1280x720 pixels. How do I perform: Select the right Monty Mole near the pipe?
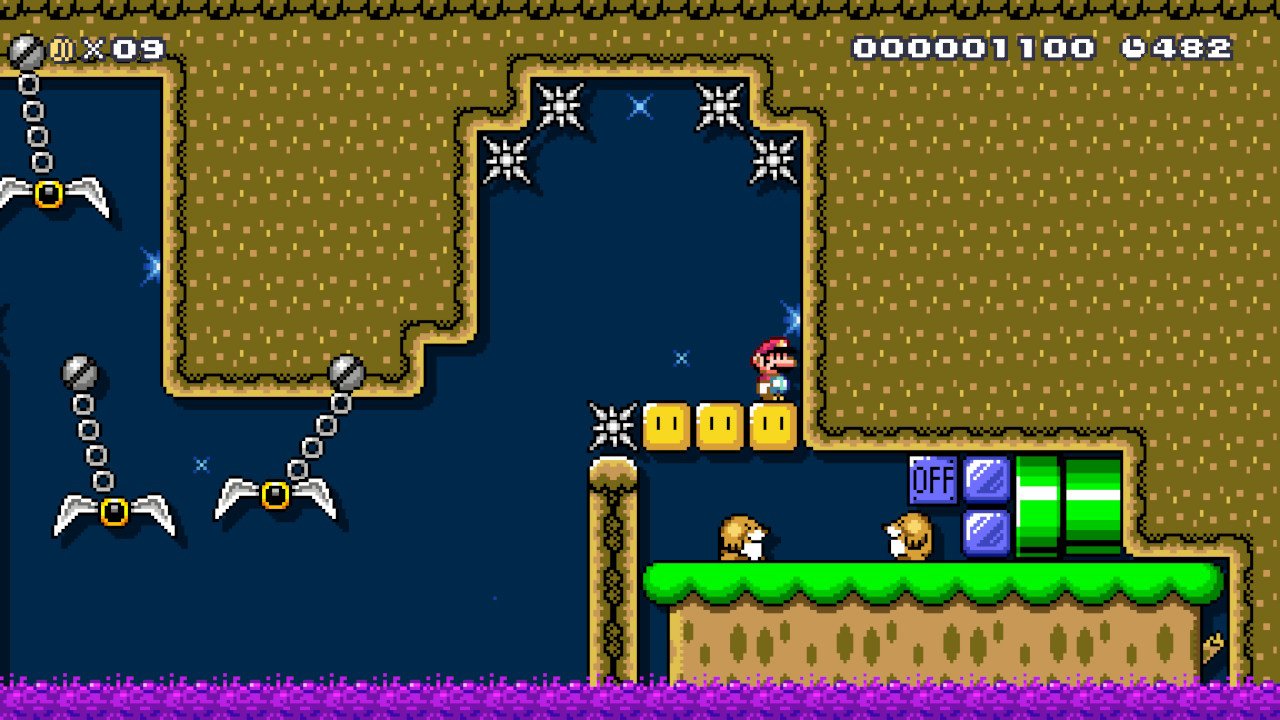pyautogui.click(x=905, y=540)
